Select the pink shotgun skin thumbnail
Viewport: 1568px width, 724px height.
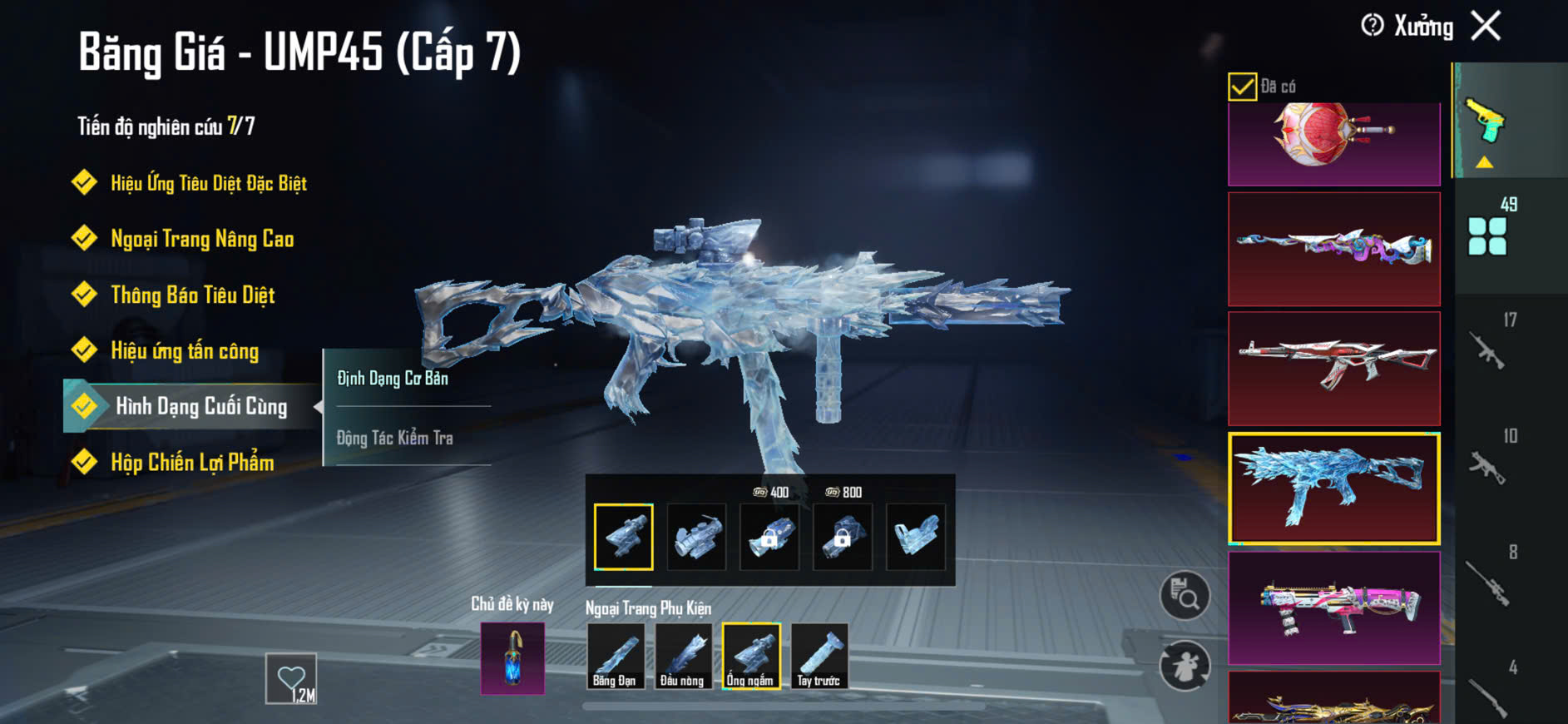(1333, 608)
